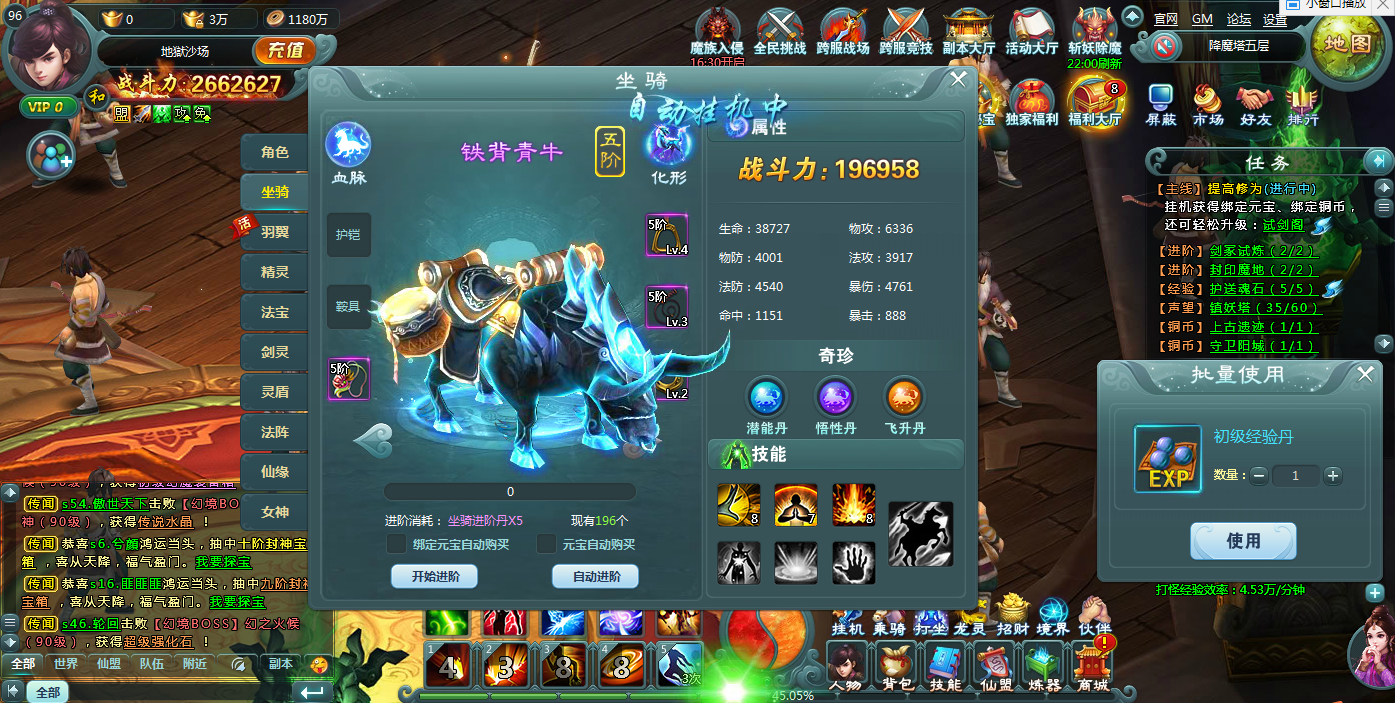1395x703 pixels.
Task: Switch to the 羽翼 wings tab
Action: (275, 232)
